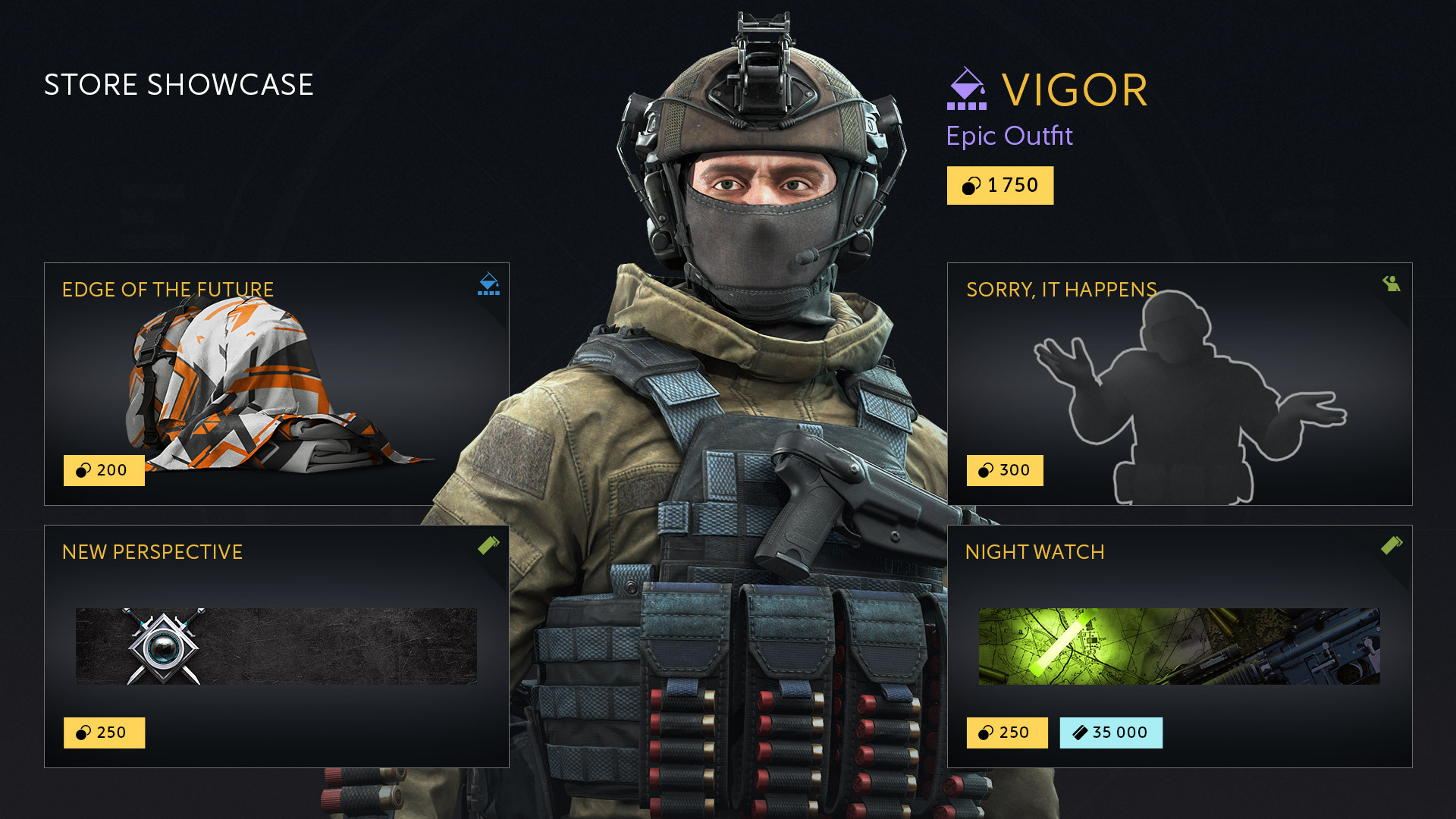The height and width of the screenshot is (819, 1456).
Task: Expand the New Perspective charm card
Action: click(277, 646)
